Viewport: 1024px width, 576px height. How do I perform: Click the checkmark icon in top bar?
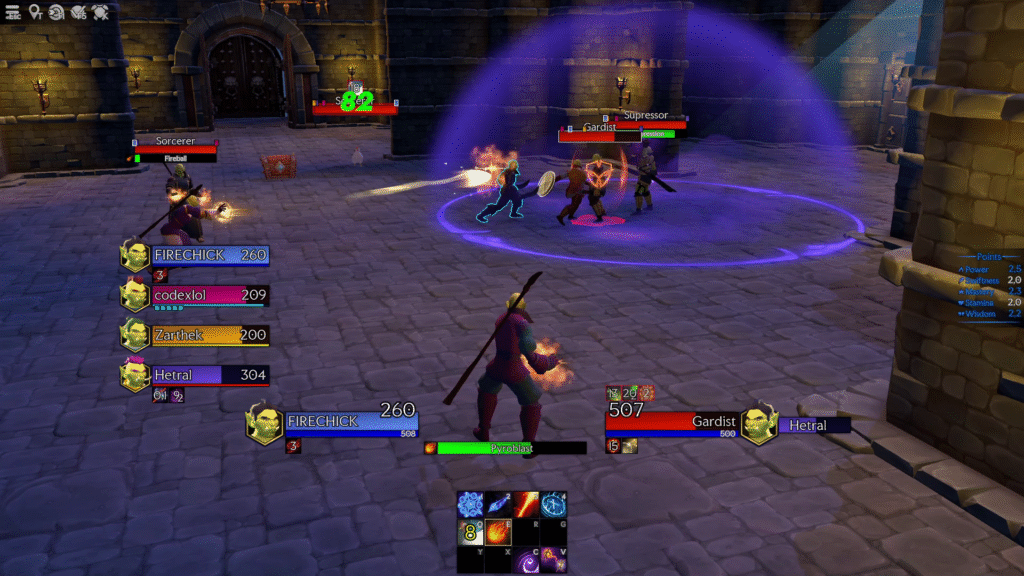pos(78,12)
